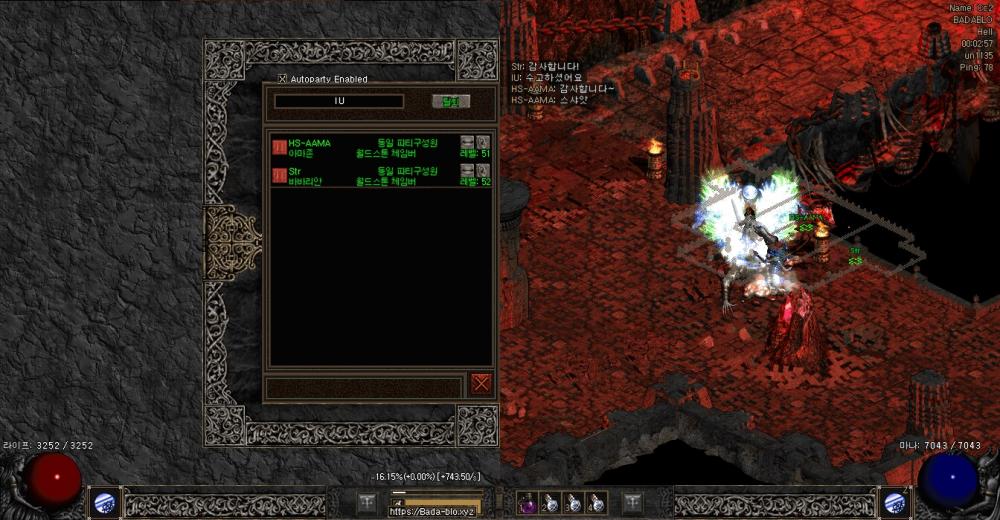
Task: Click the ear icon on HS-AAMA's row
Action: (x=483, y=142)
